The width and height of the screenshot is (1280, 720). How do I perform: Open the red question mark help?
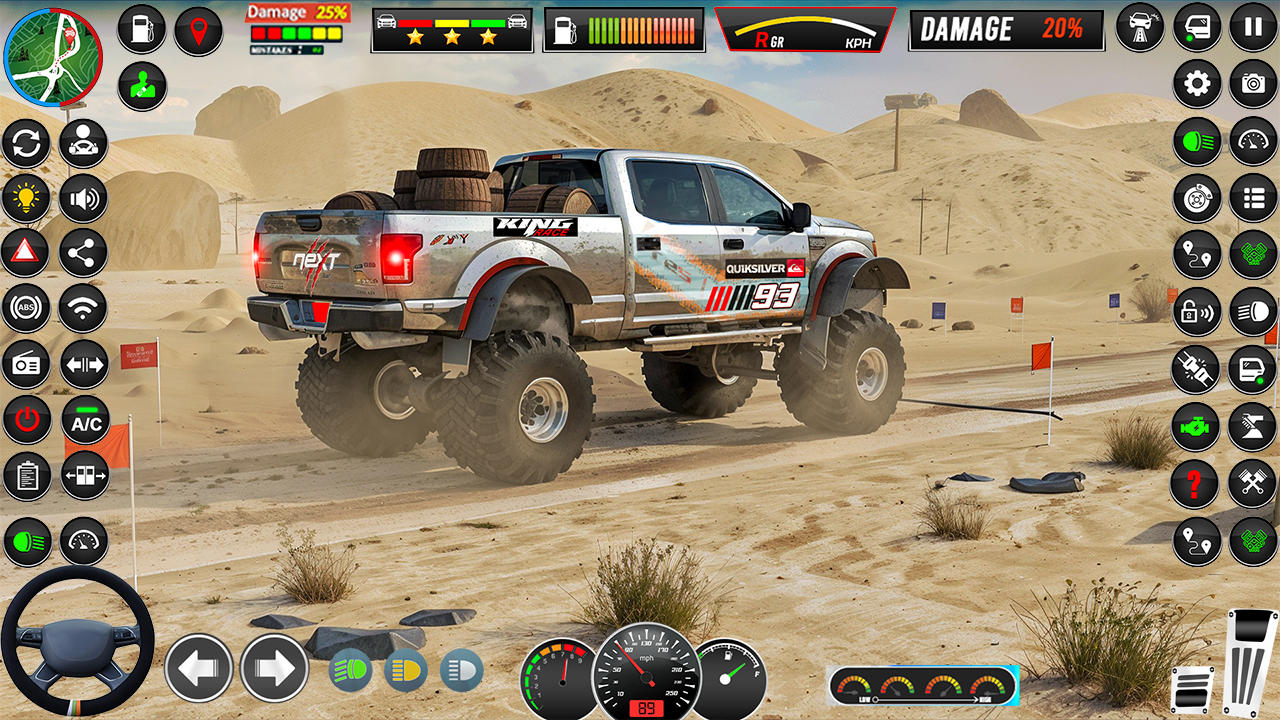pos(1195,484)
